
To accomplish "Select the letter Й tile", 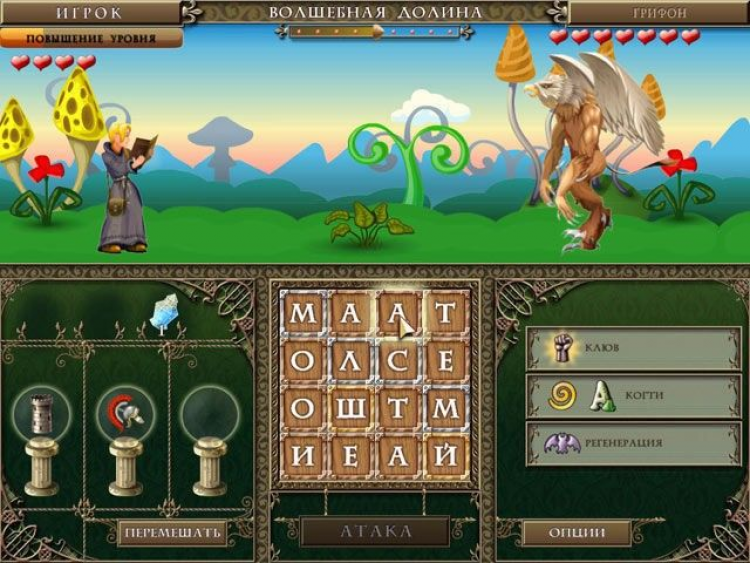I will [x=447, y=455].
